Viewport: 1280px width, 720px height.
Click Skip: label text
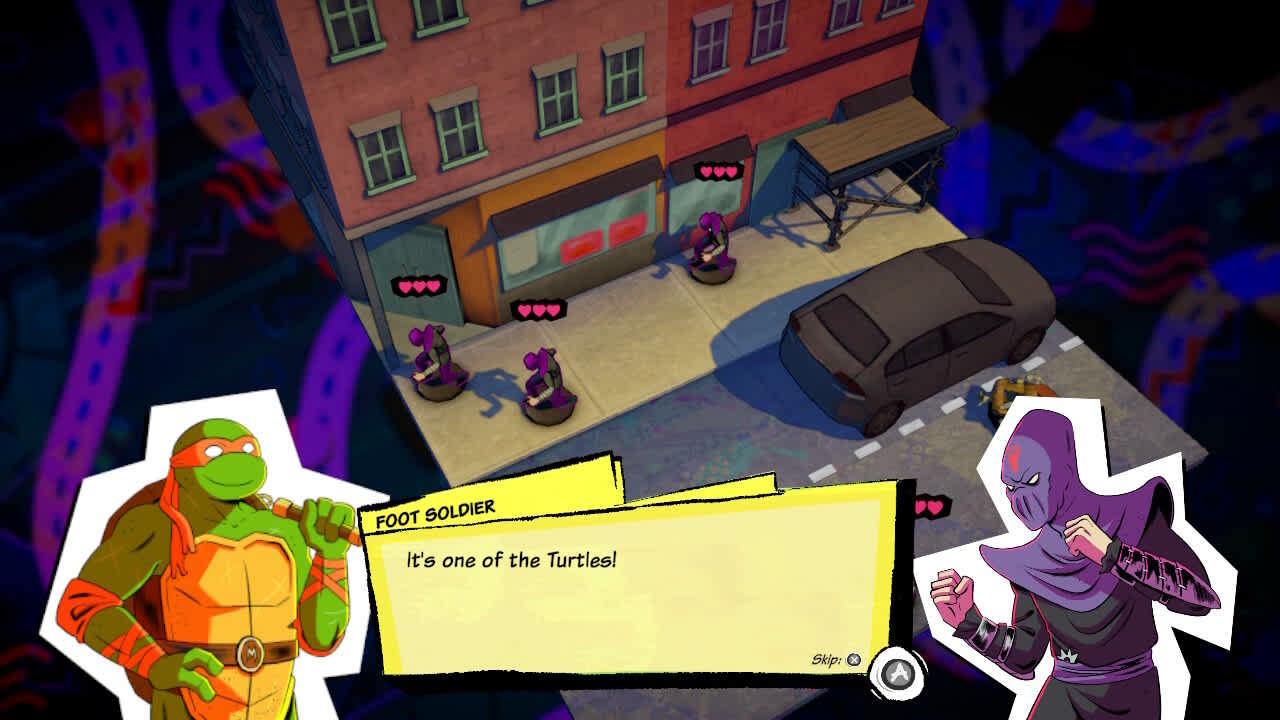[825, 659]
